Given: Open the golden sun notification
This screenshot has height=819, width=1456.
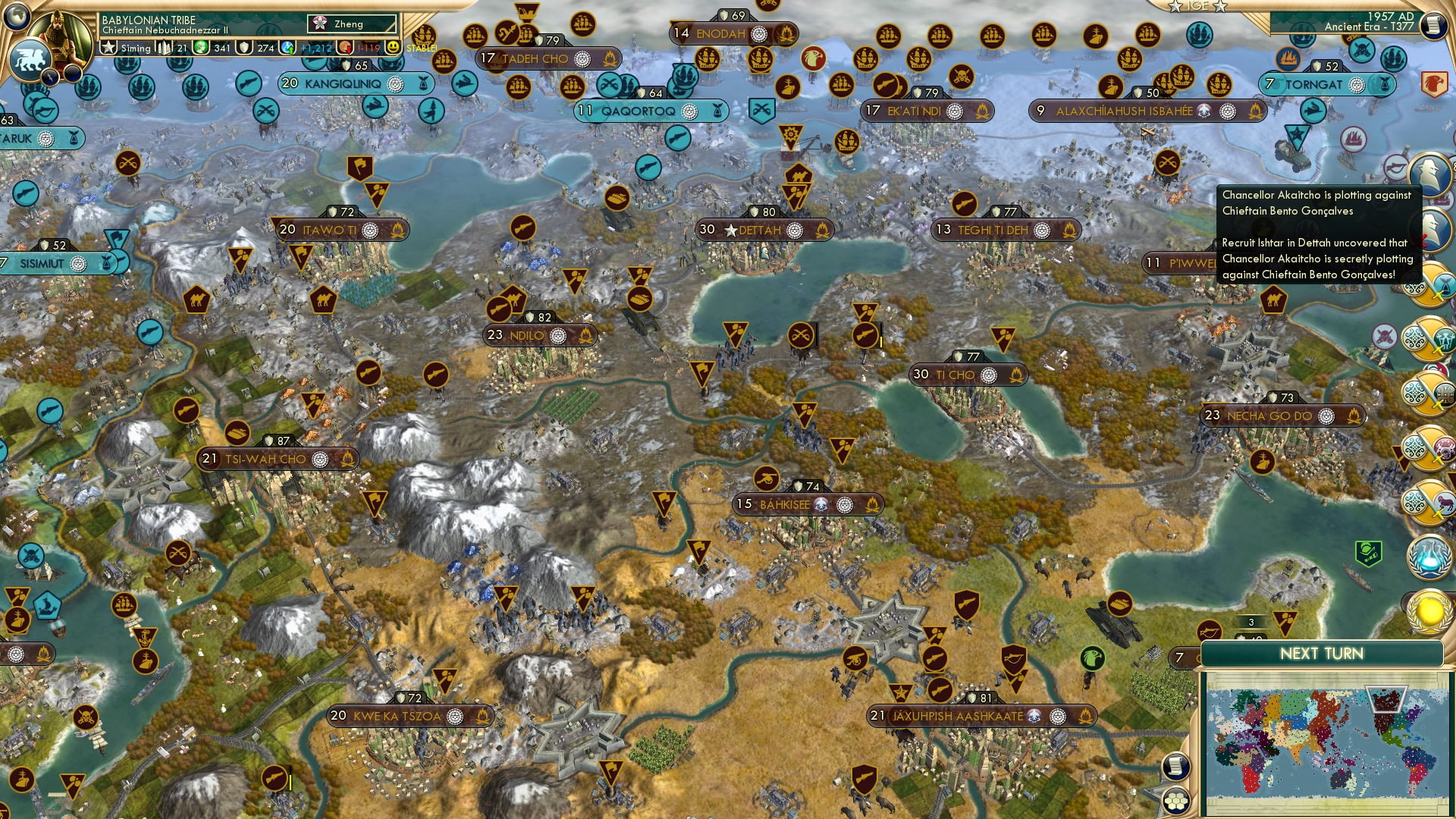Looking at the screenshot, I should [1429, 611].
